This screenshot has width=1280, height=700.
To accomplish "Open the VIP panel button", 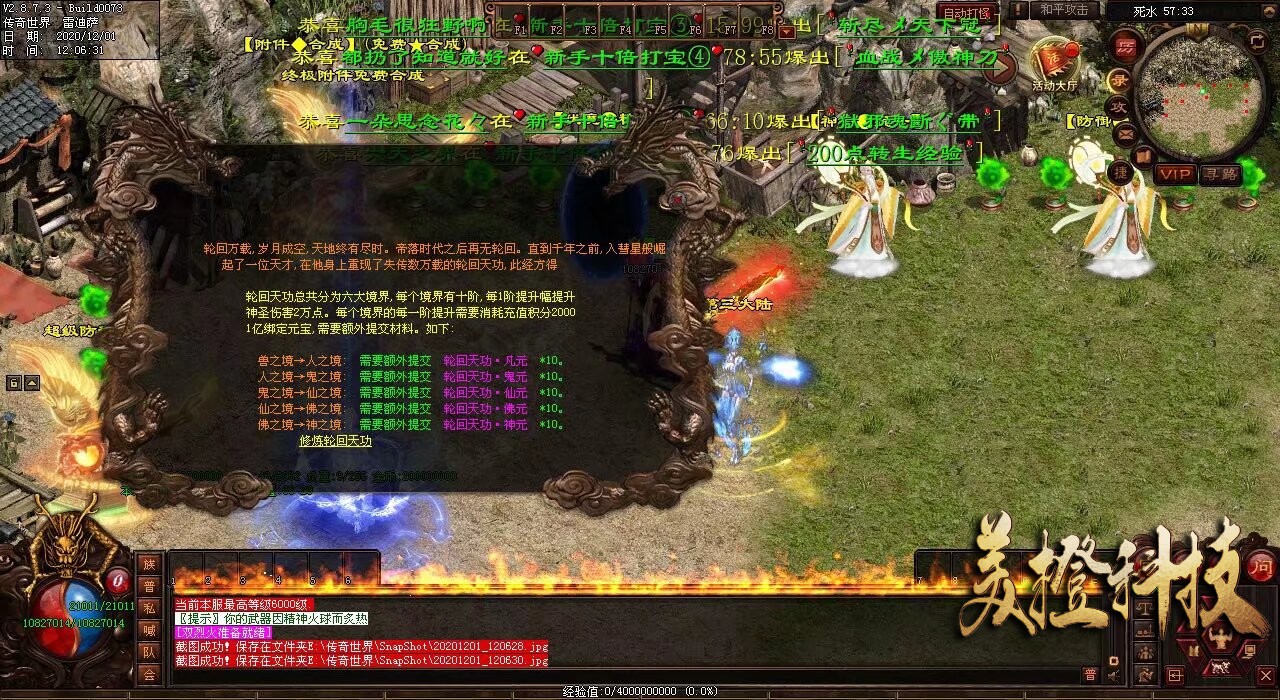I will tap(1175, 174).
